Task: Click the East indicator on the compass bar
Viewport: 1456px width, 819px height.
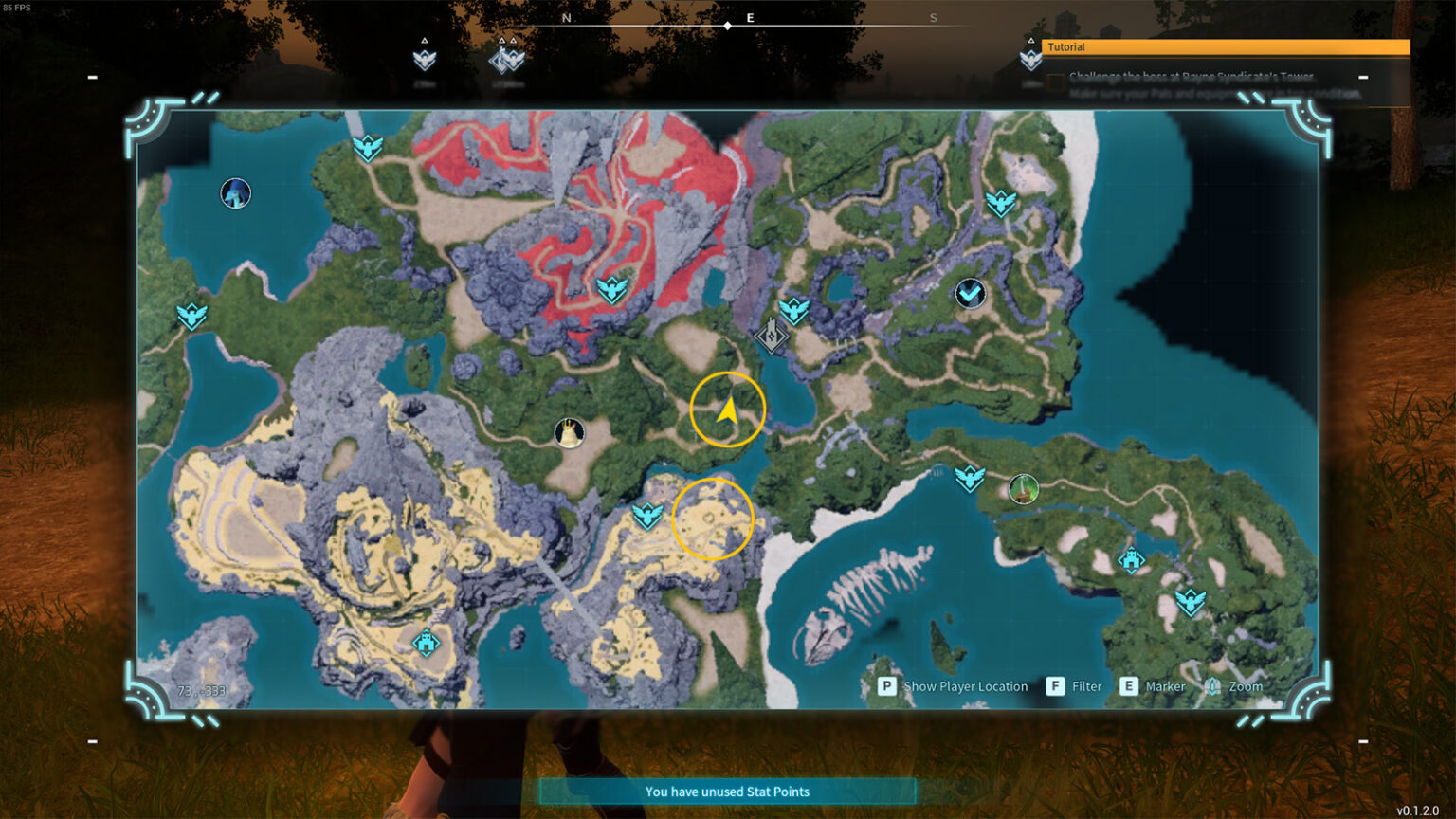Action: (x=752, y=18)
